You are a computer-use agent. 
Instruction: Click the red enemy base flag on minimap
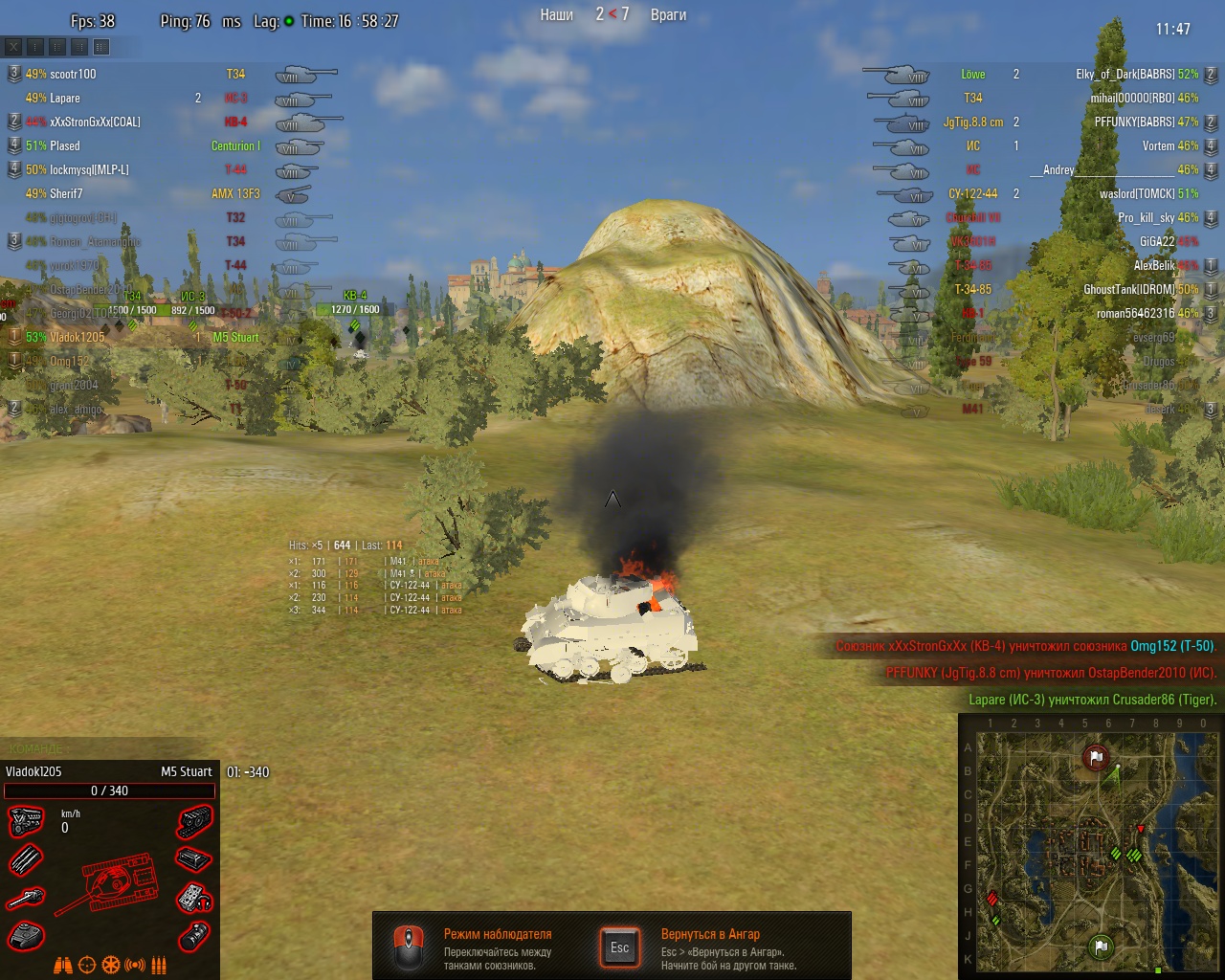[x=1097, y=758]
